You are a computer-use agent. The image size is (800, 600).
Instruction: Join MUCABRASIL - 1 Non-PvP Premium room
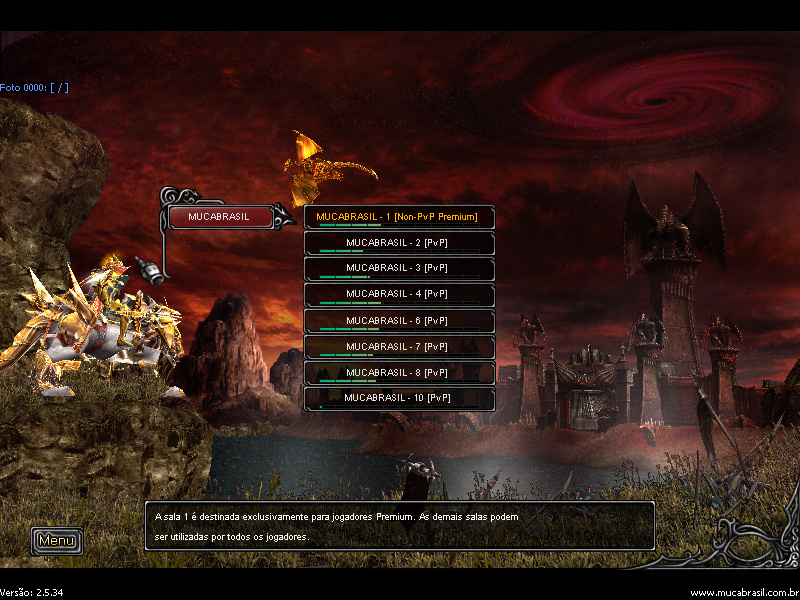click(x=399, y=217)
